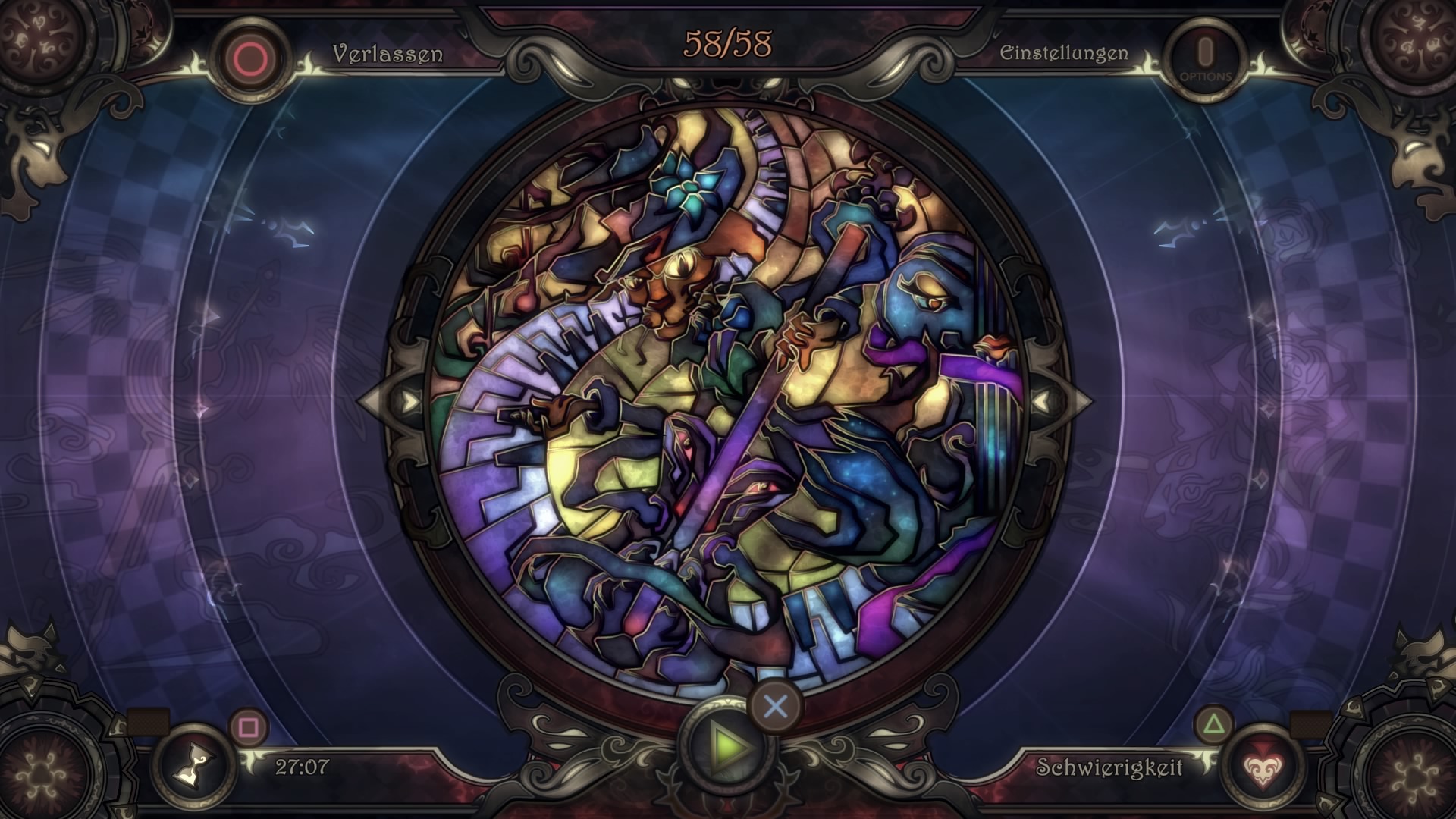Click the heart-shaped difficulty emblem

[1261, 767]
